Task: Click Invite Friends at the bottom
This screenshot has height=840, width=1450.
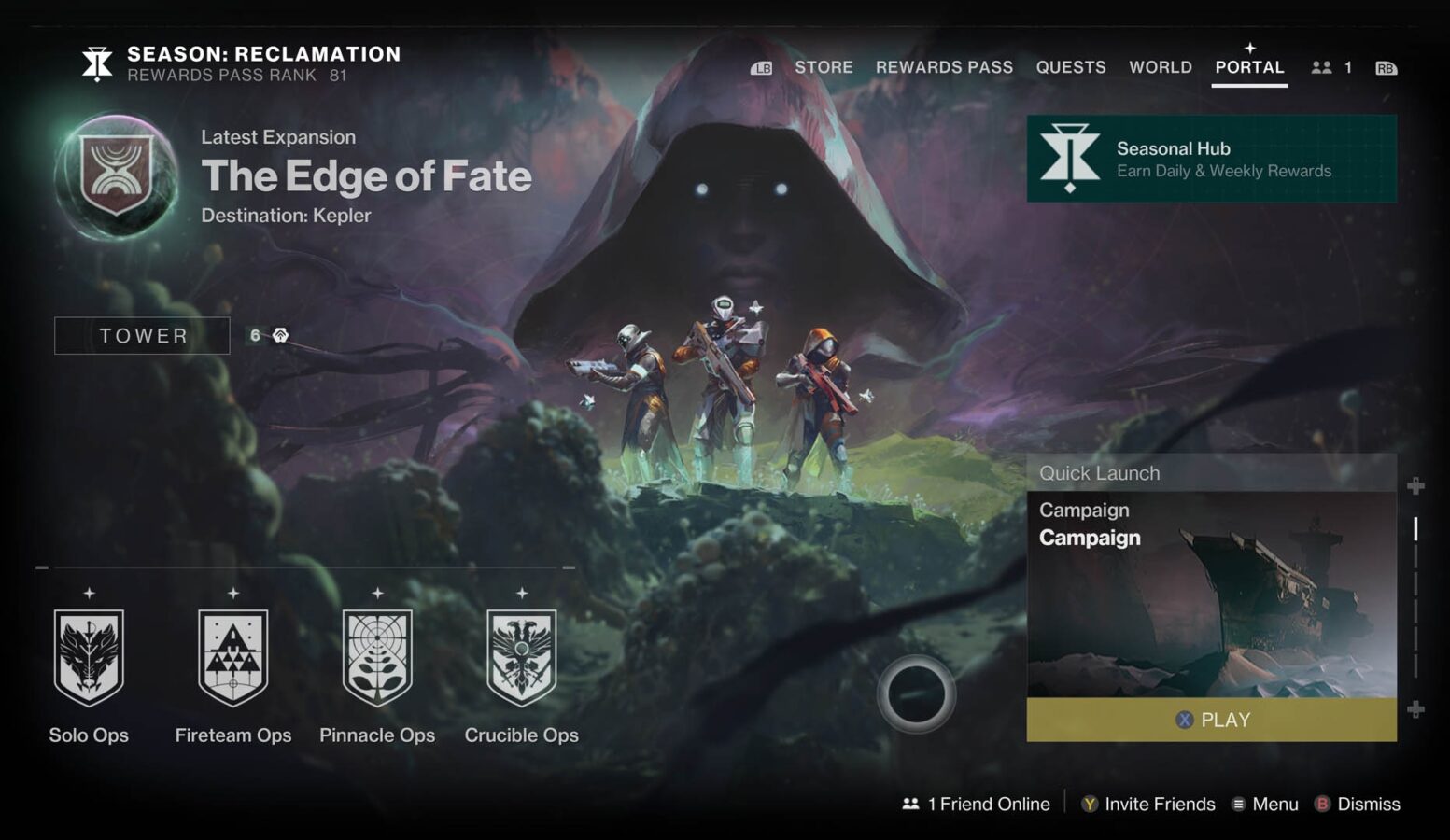Action: [x=1159, y=804]
